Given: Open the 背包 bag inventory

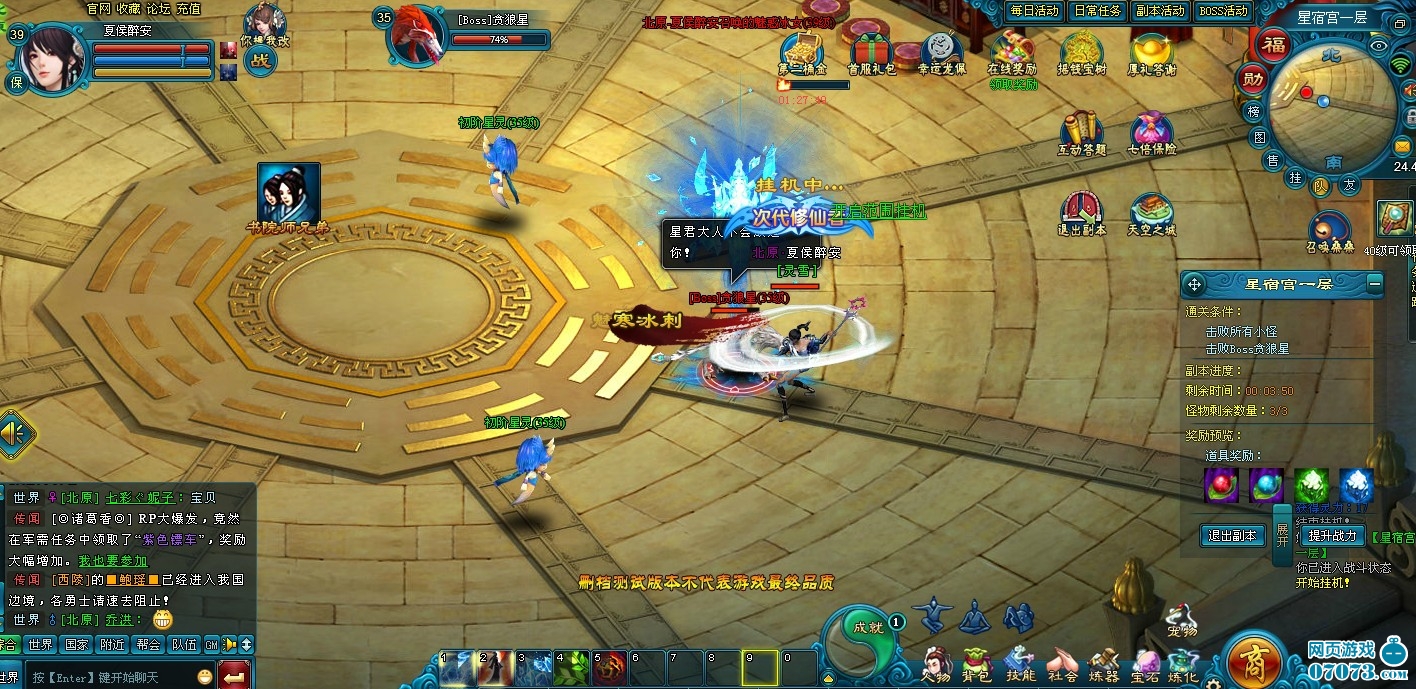Looking at the screenshot, I should click(976, 662).
